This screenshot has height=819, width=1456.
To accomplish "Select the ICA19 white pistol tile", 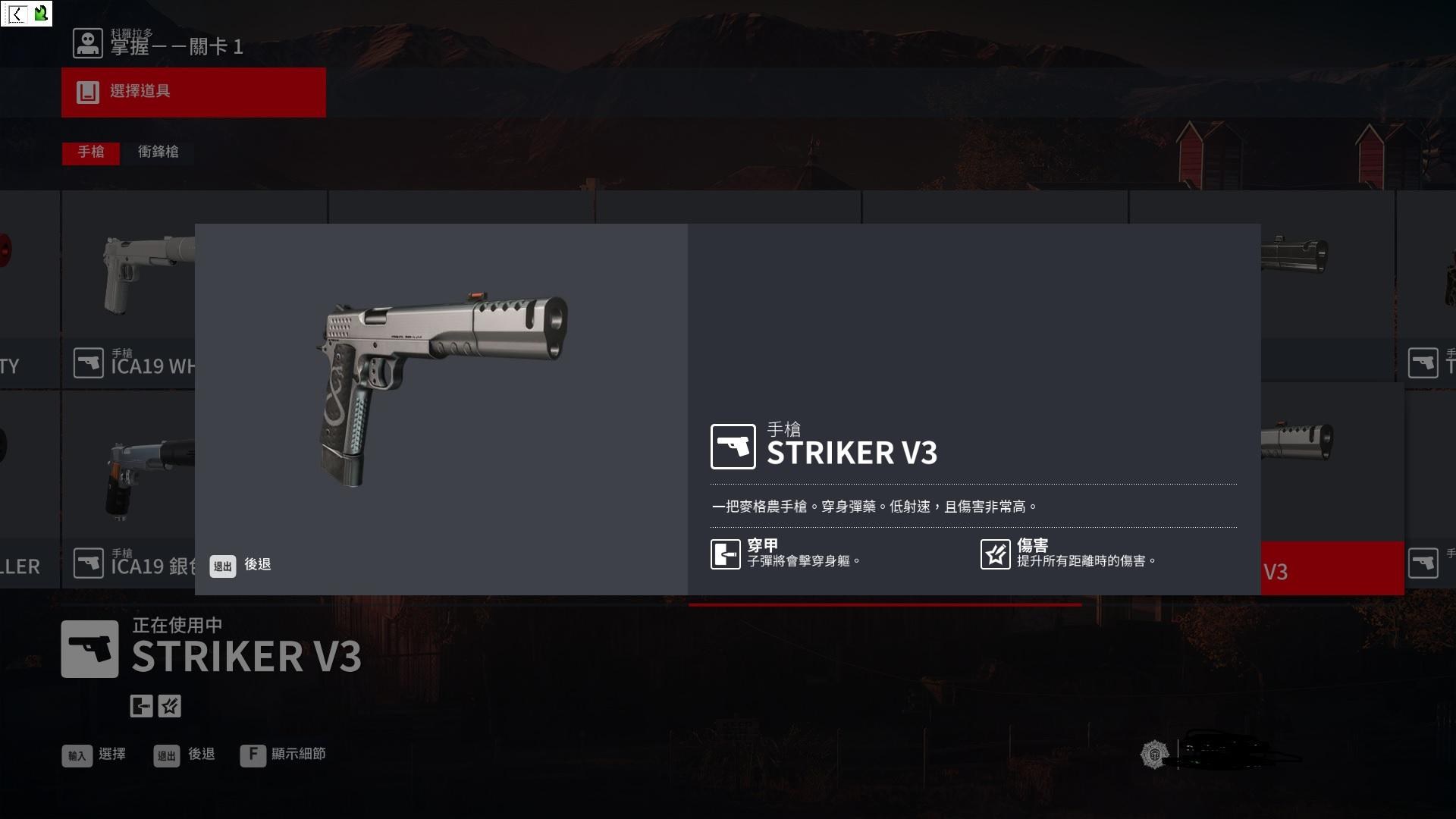I will (x=127, y=288).
